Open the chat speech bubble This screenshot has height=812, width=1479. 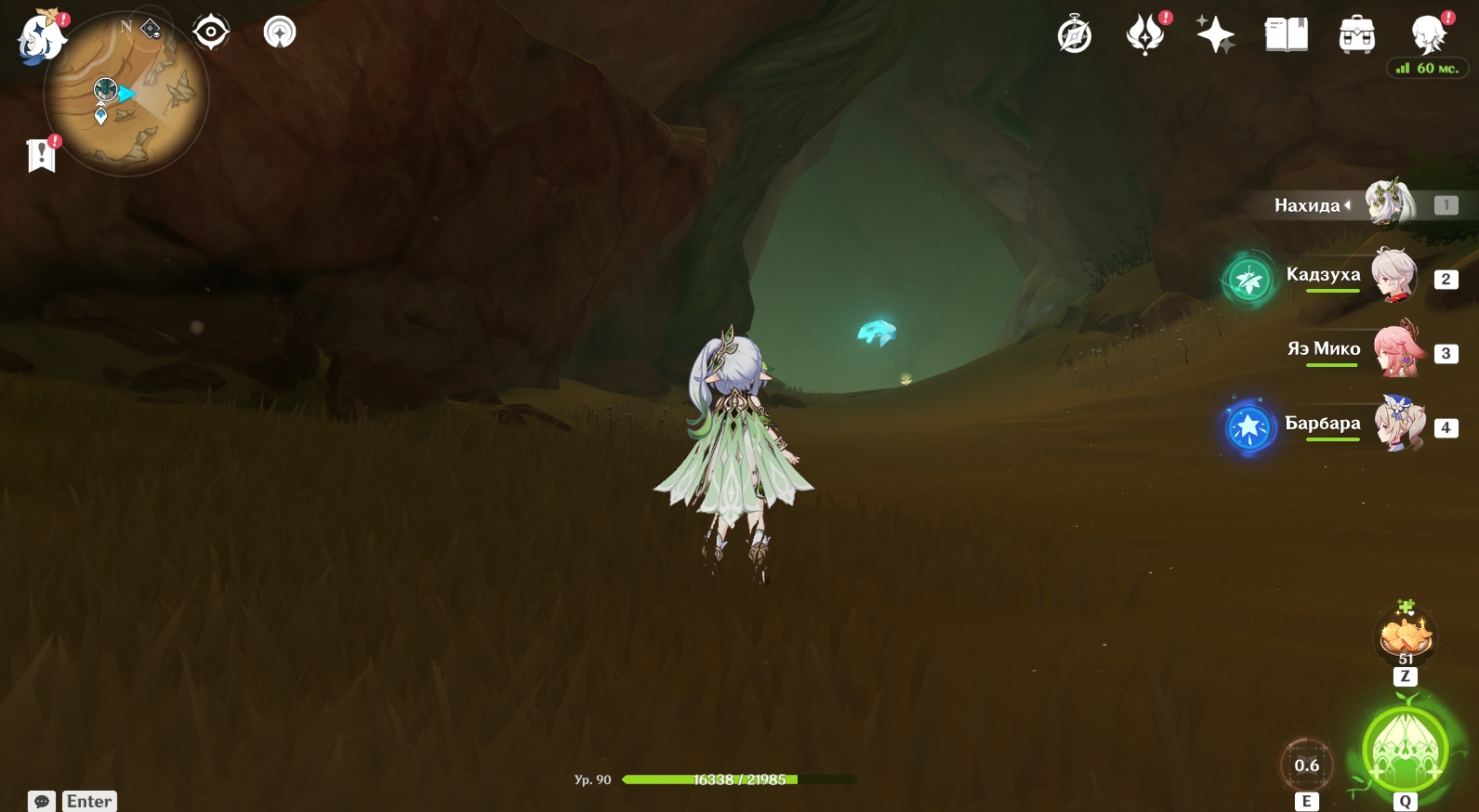(42, 801)
